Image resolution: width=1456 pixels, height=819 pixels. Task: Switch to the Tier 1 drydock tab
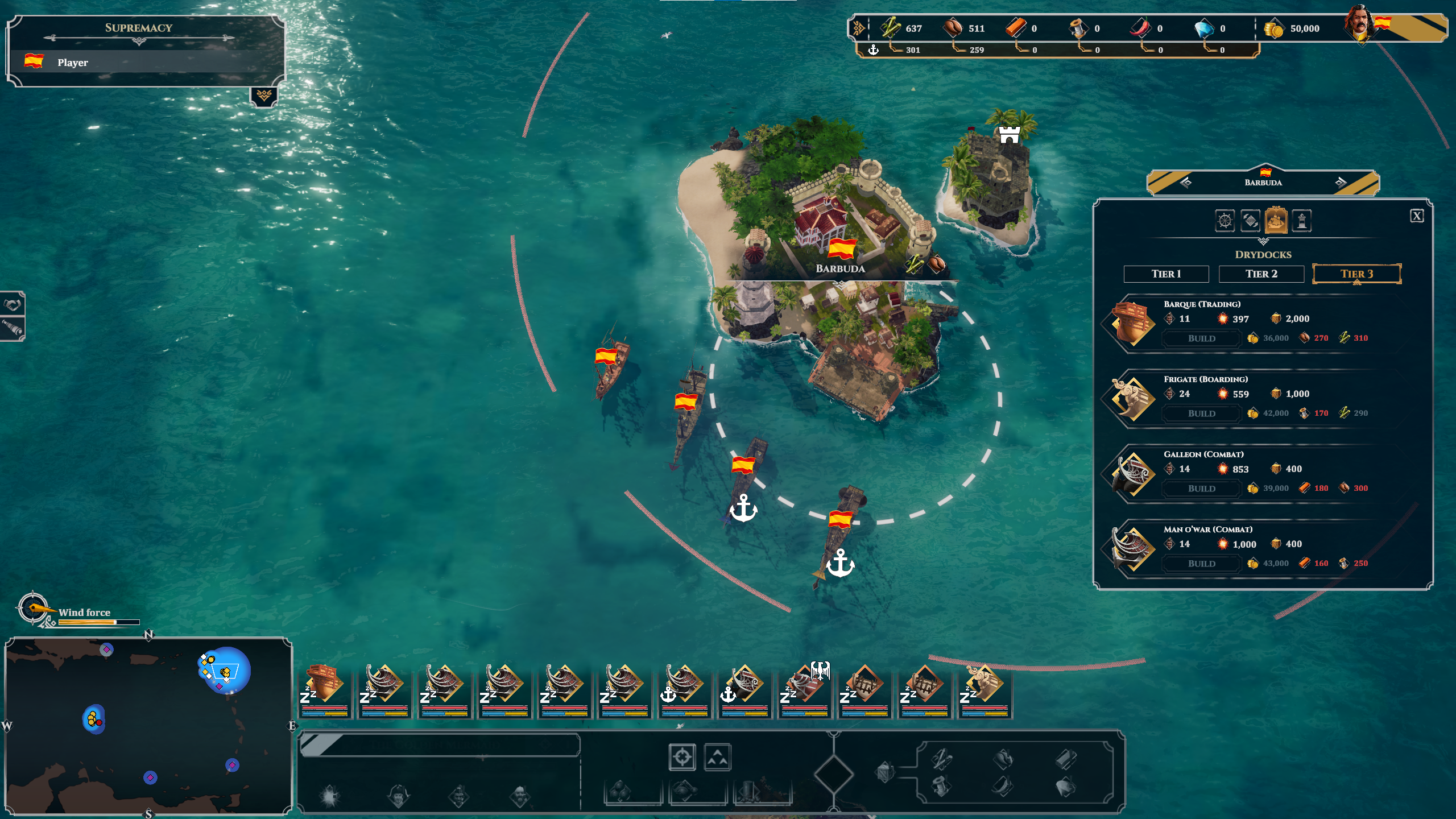point(1166,274)
